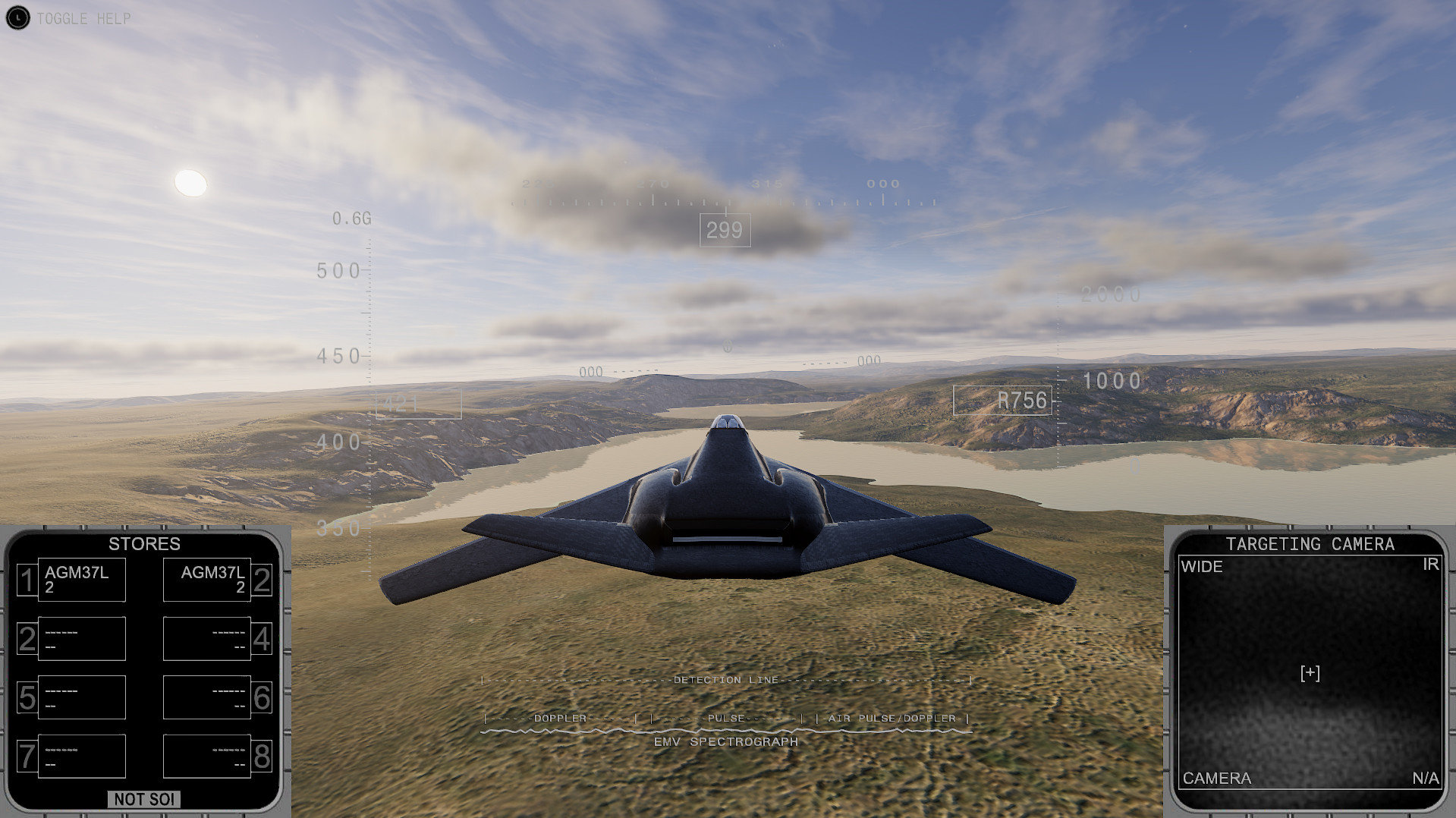1456x818 pixels.
Task: Click the [+] crosshair in the targeting camera
Action: coord(1309,673)
